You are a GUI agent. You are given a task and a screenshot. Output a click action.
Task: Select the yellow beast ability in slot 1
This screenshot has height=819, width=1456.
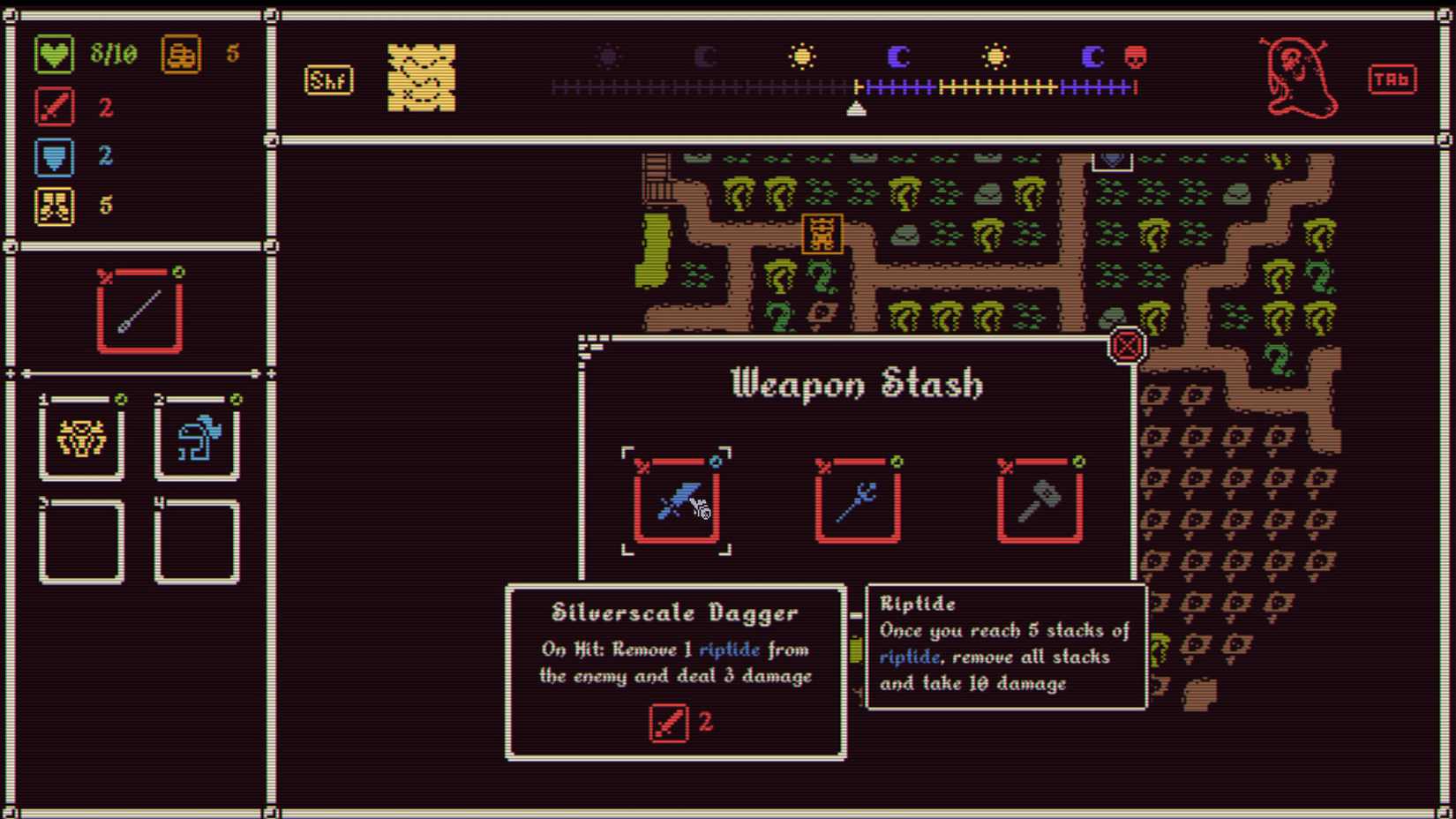coord(81,440)
